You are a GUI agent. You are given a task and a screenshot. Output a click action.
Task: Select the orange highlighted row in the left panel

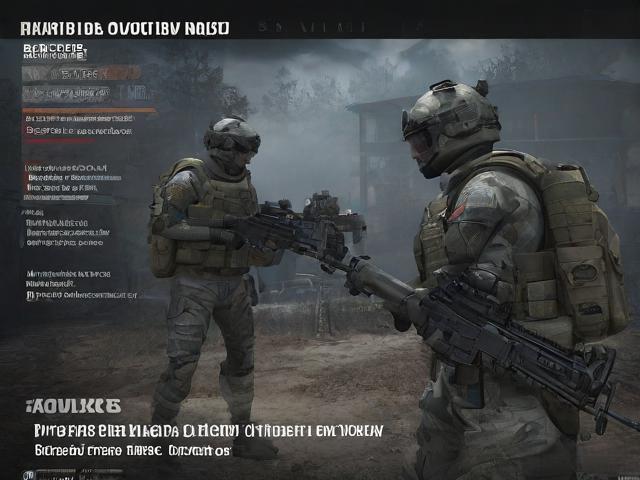pyautogui.click(x=81, y=73)
